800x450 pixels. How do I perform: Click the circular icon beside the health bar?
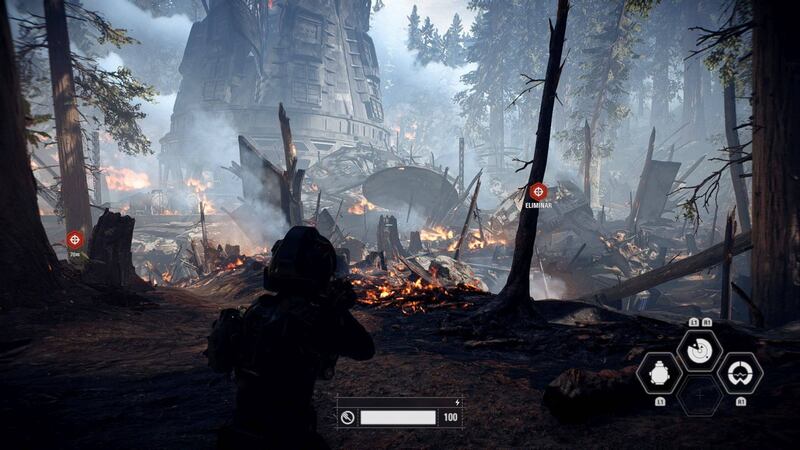(347, 417)
